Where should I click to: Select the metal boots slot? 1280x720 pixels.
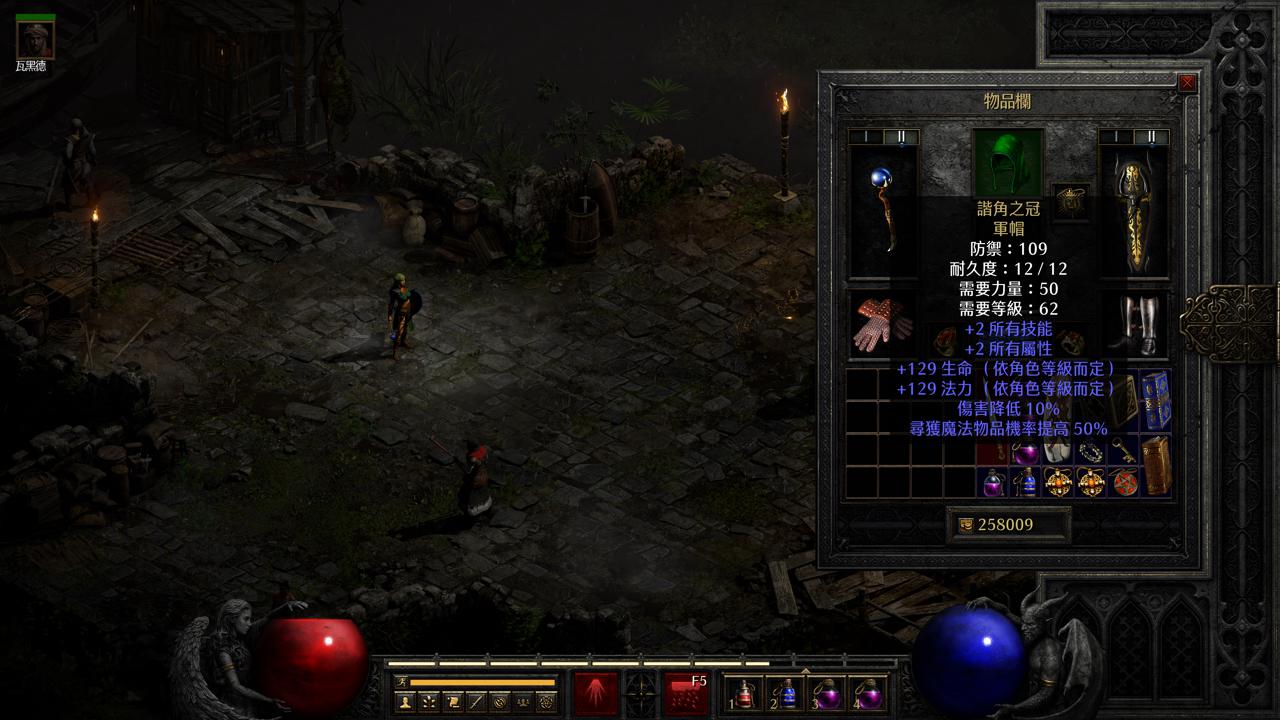(x=1134, y=324)
